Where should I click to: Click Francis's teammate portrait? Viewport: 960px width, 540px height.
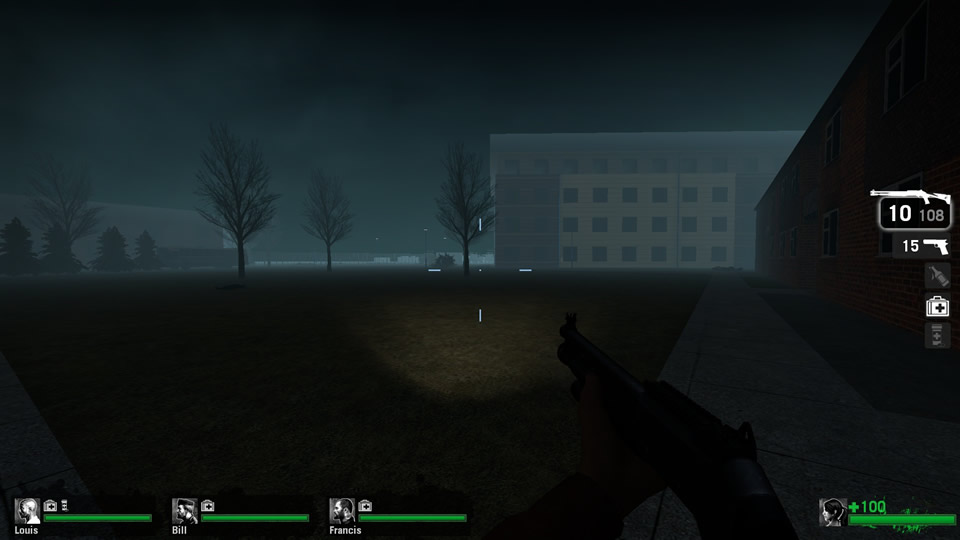(x=342, y=511)
